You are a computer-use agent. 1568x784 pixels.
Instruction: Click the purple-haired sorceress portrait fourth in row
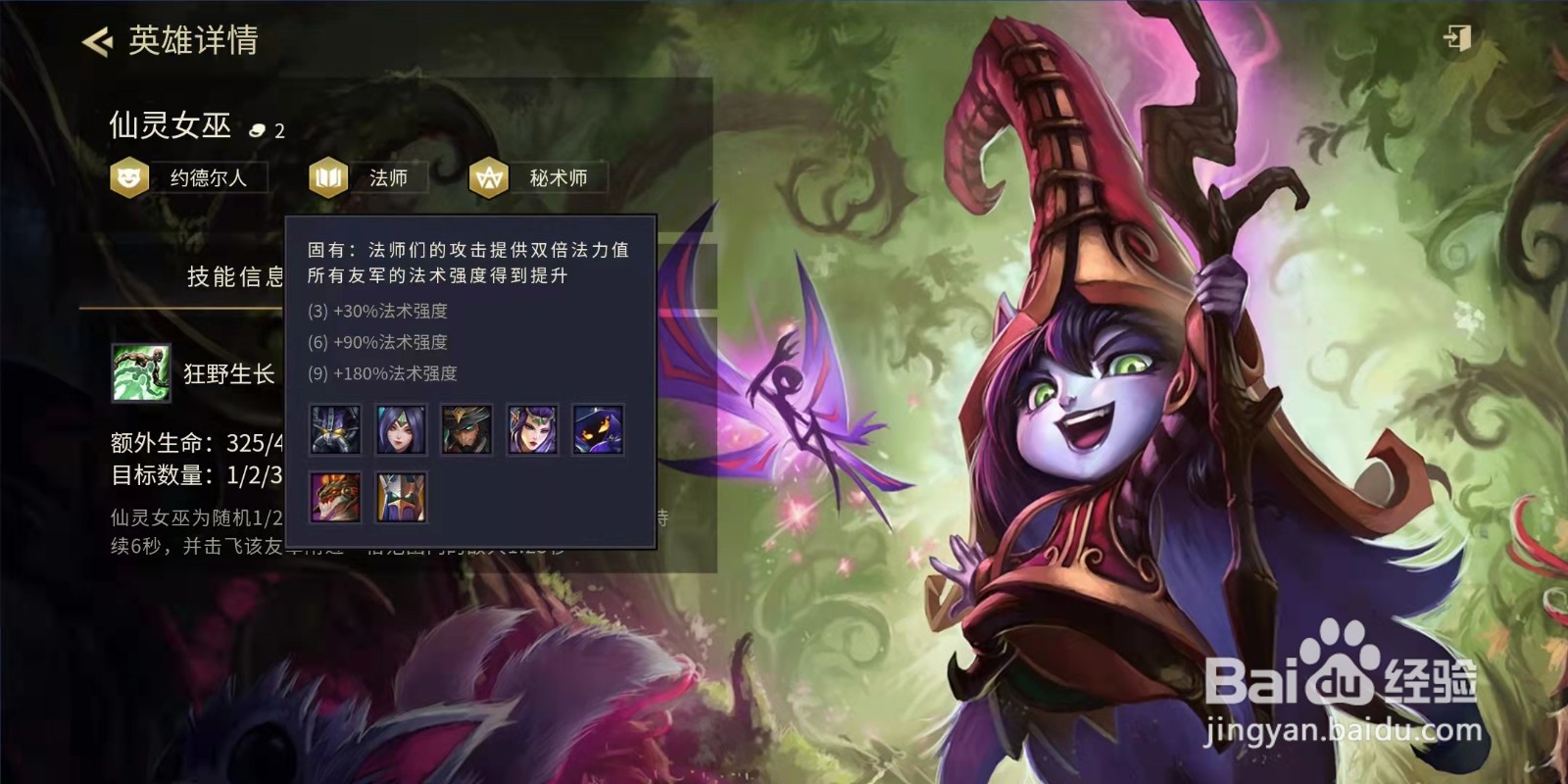[531, 428]
